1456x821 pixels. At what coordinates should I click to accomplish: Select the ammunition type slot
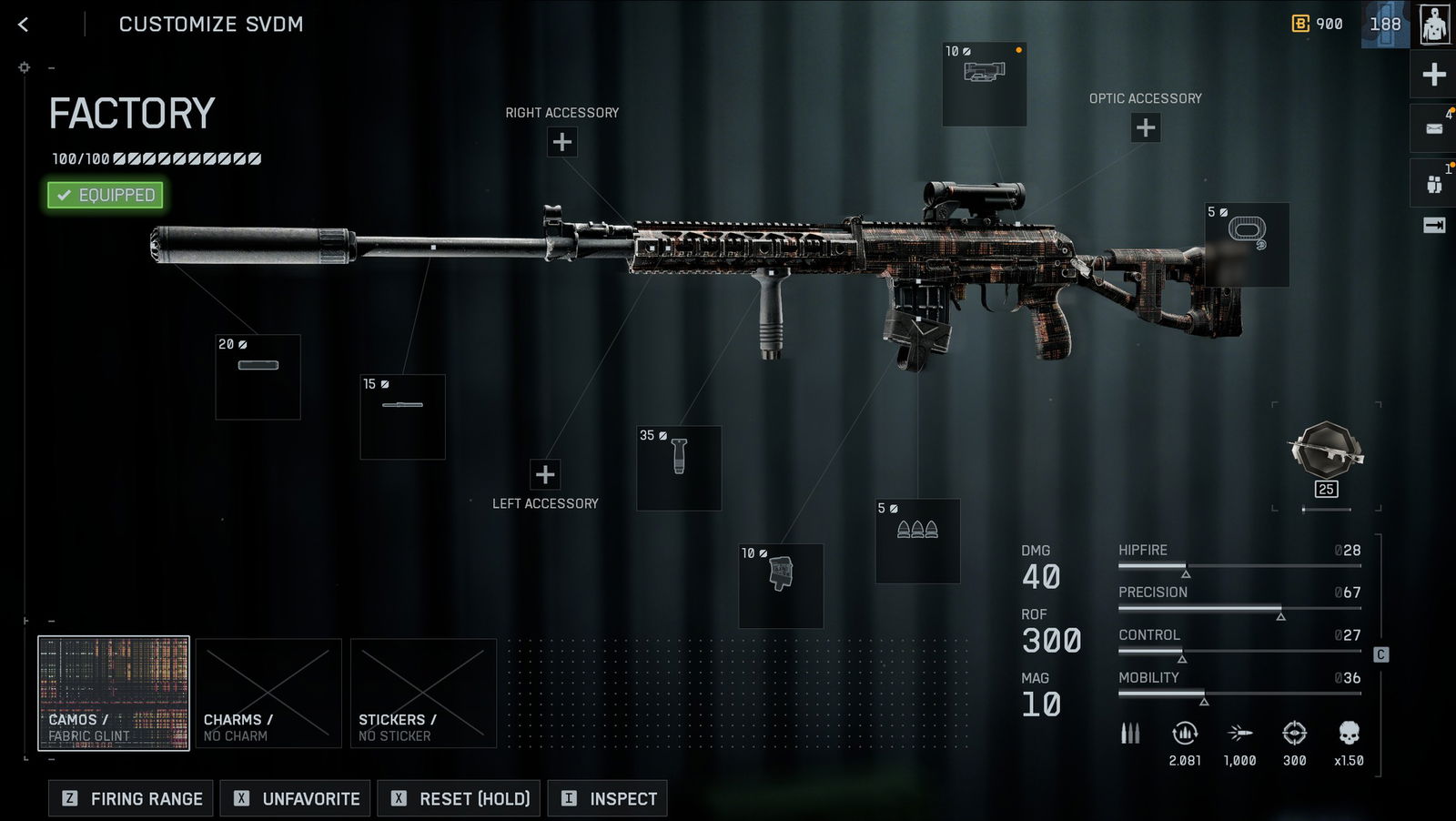tap(917, 541)
